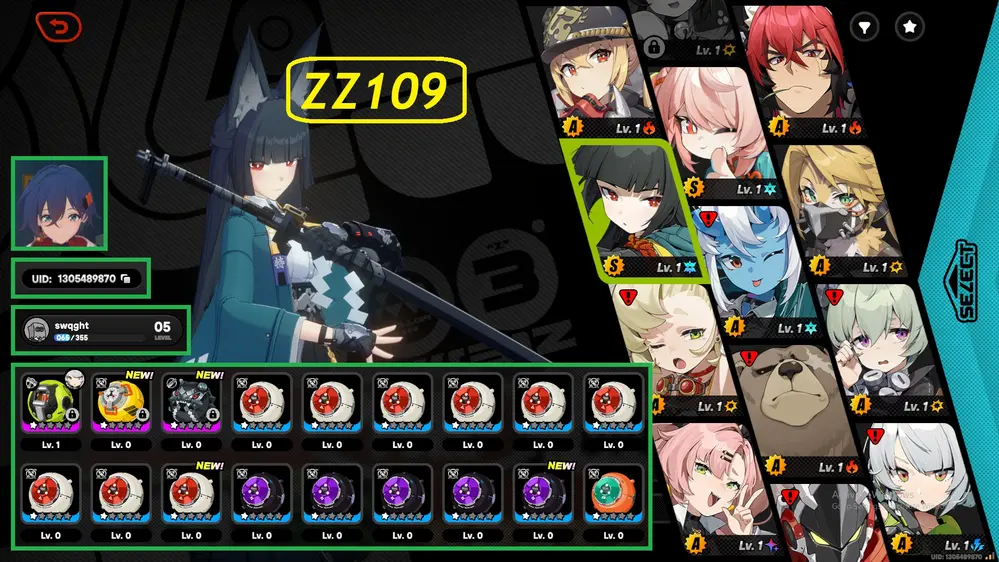Pick the black robot Bangboo marked NEW
The image size is (999, 562).
pos(191,404)
